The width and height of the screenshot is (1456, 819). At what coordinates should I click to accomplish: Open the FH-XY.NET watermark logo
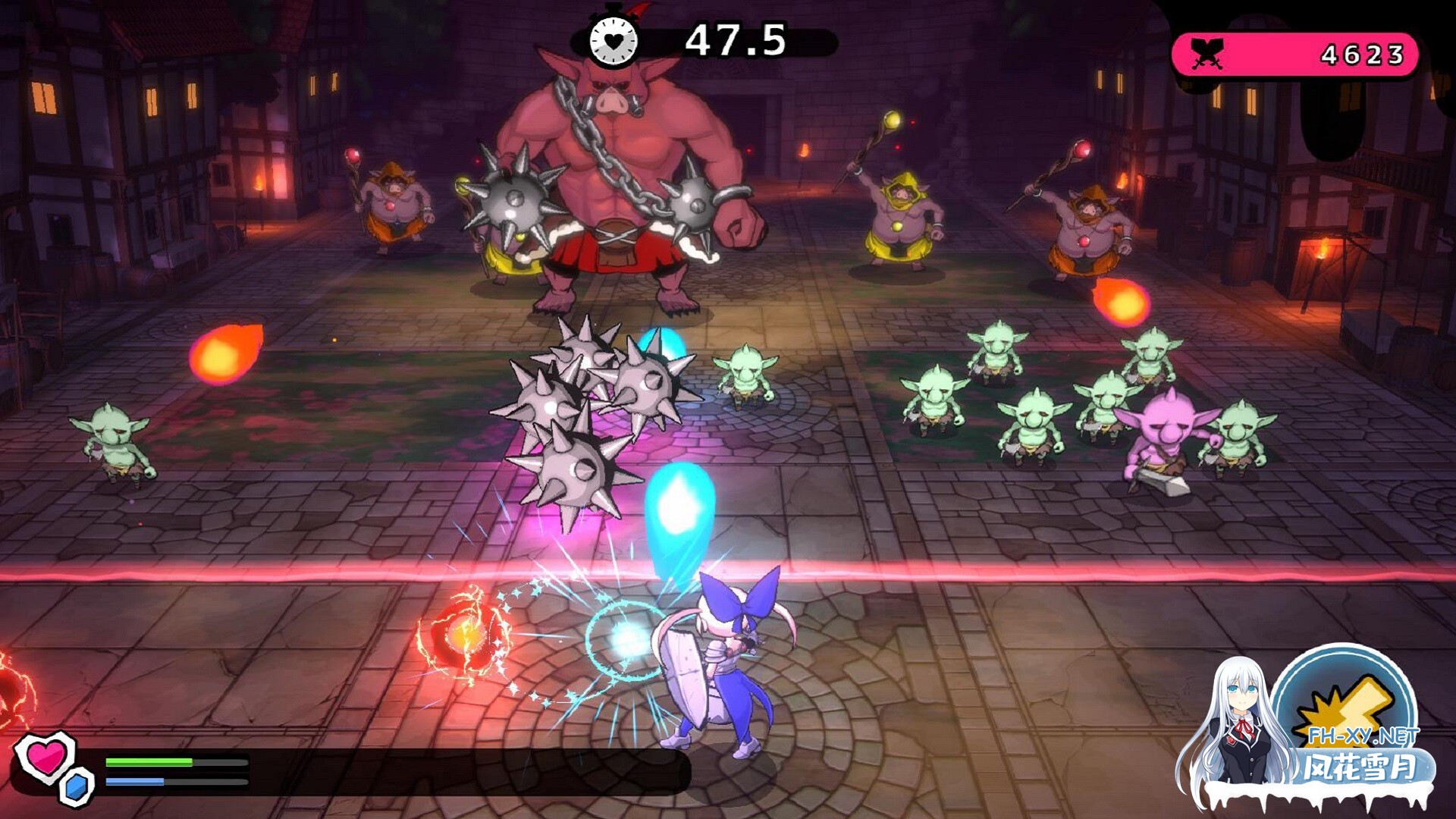1342,728
